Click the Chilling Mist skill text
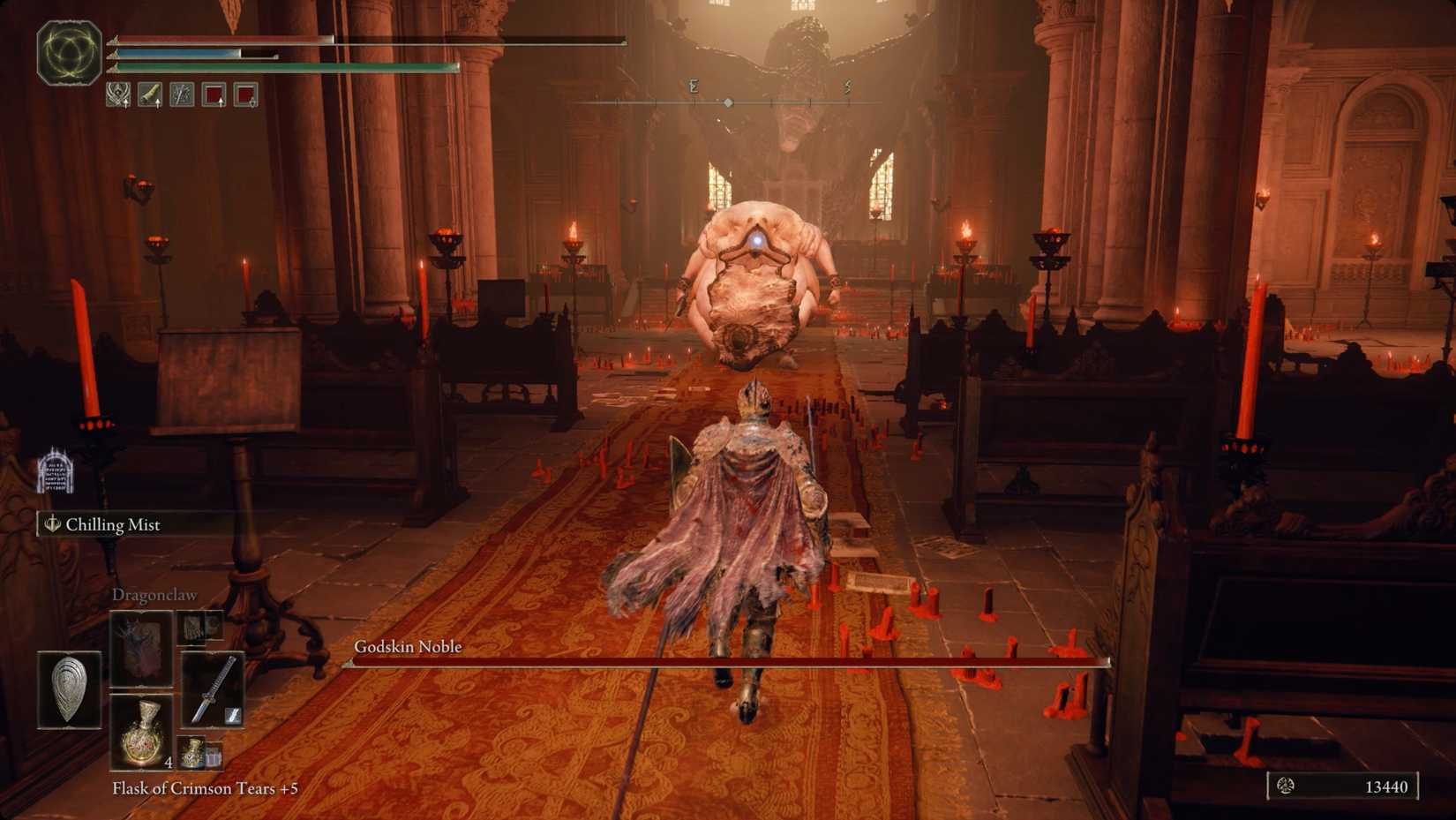 click(x=112, y=525)
